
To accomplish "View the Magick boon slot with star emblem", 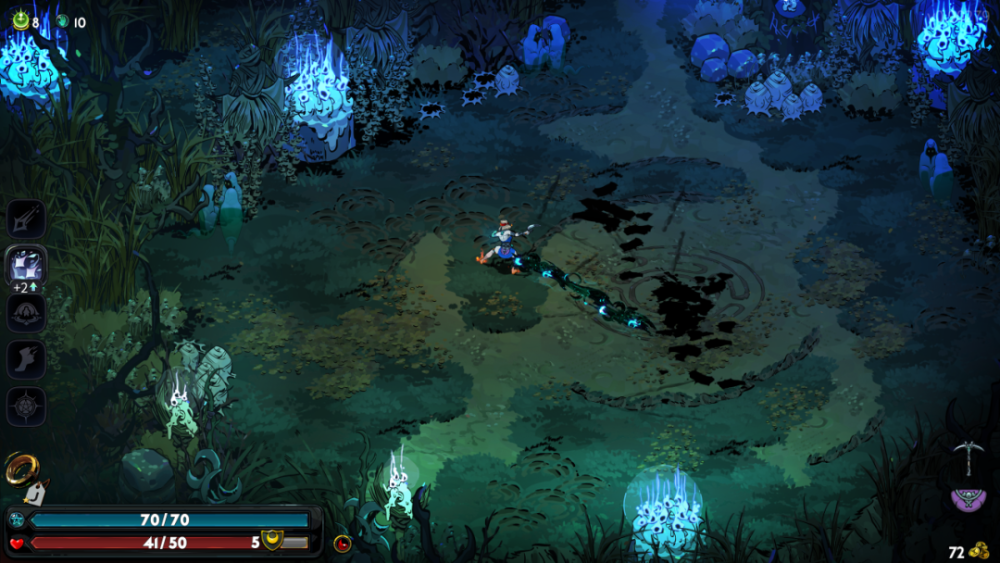I will 26,407.
